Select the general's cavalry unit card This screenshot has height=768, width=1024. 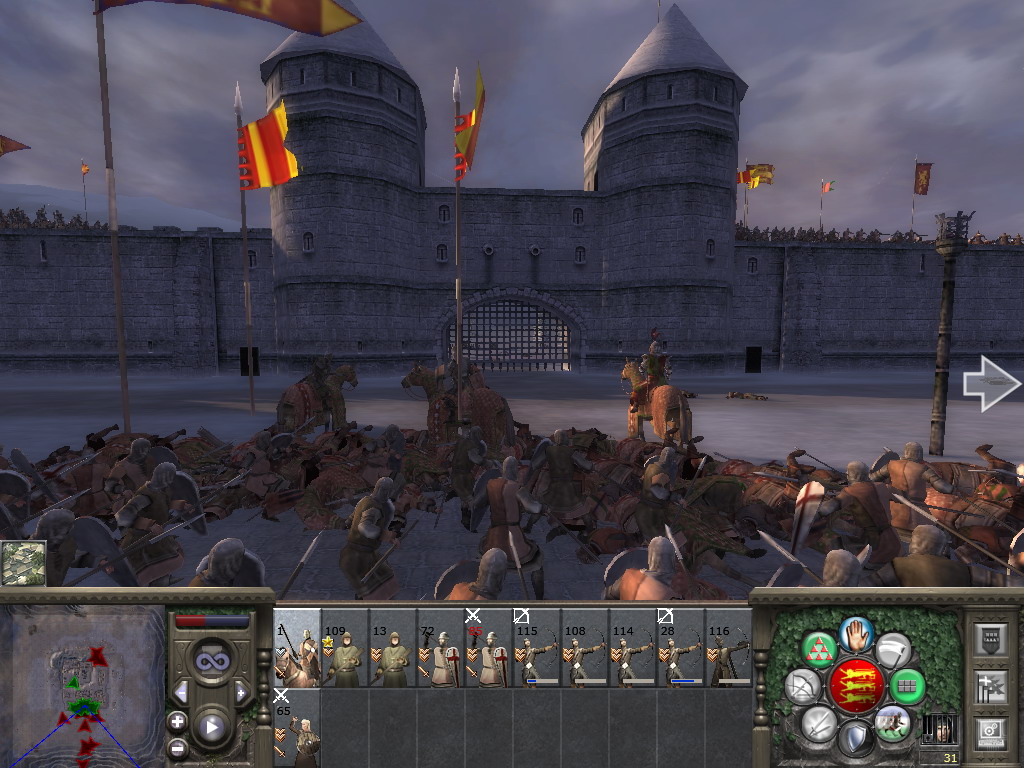pos(297,648)
